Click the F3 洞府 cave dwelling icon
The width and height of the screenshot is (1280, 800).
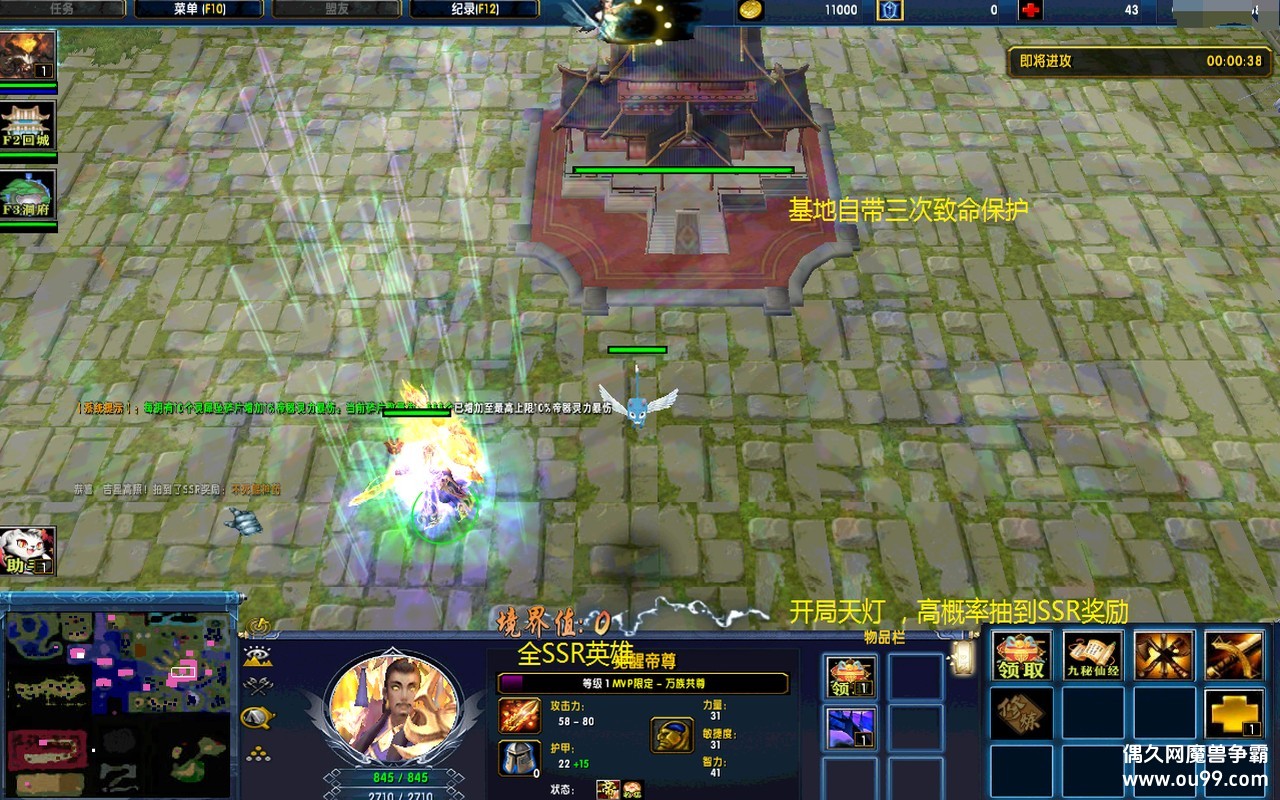(28, 195)
